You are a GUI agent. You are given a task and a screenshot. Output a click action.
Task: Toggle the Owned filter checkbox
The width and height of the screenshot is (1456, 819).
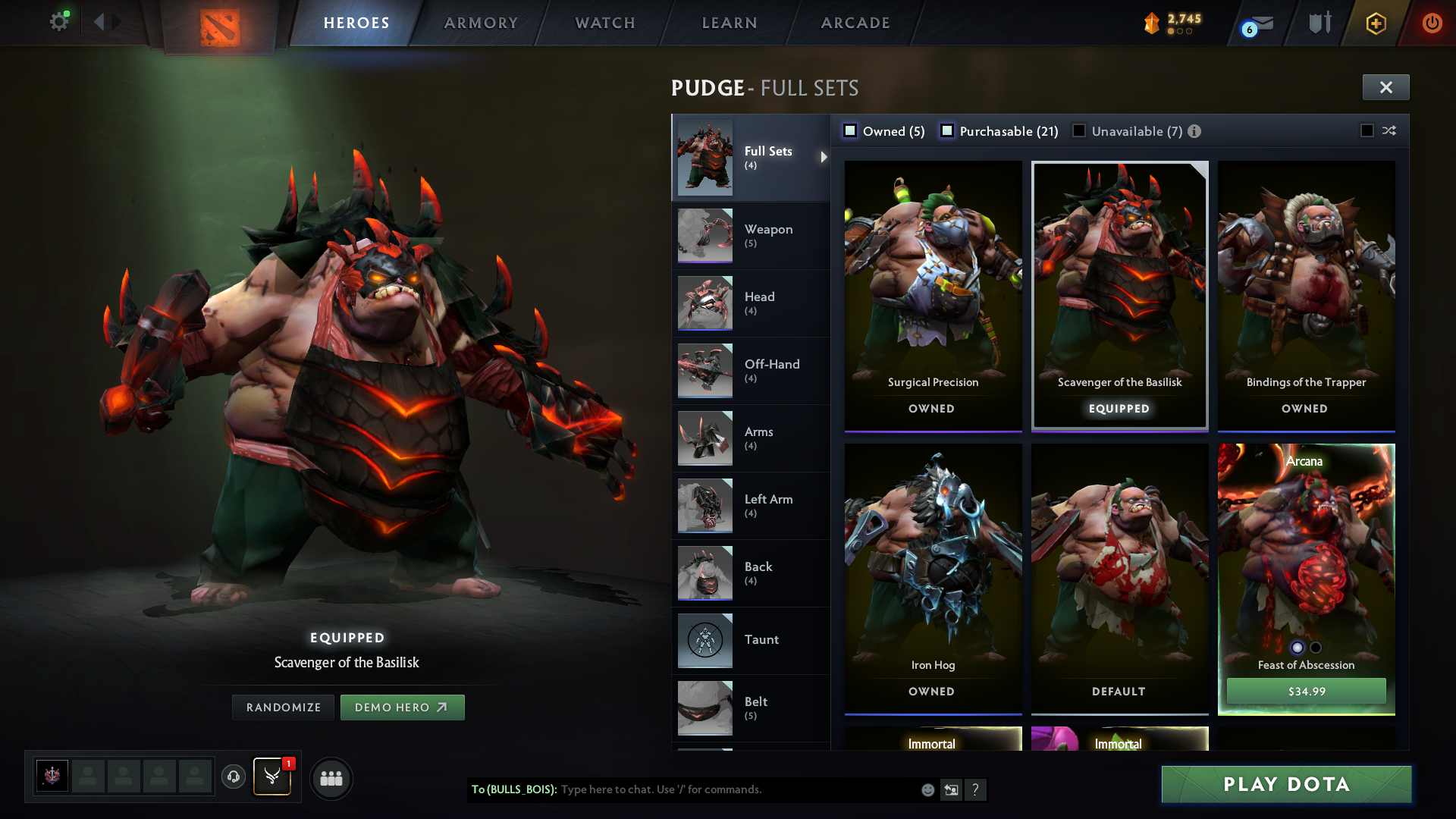851,131
